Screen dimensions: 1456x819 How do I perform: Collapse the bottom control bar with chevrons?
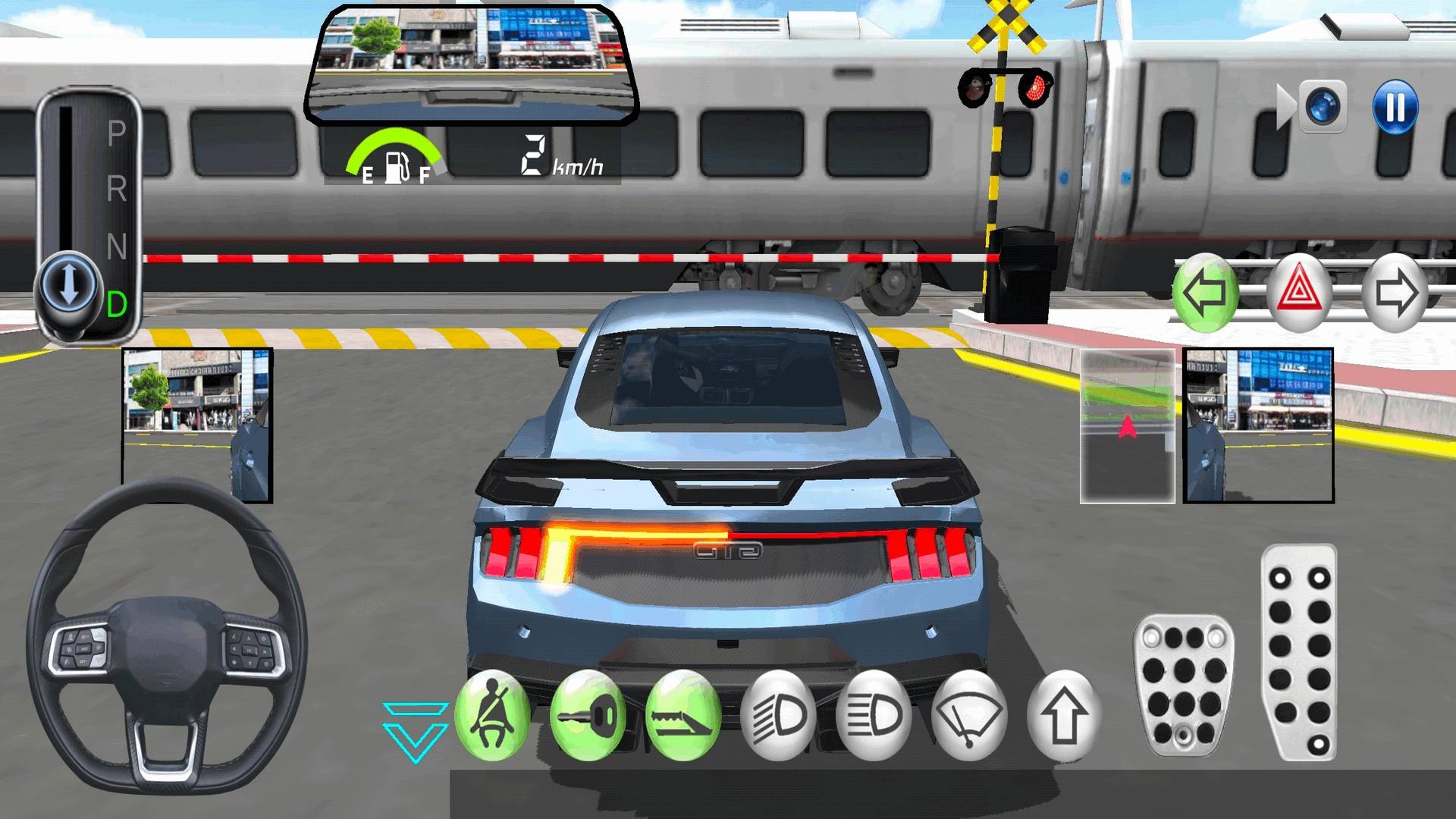pyautogui.click(x=415, y=731)
